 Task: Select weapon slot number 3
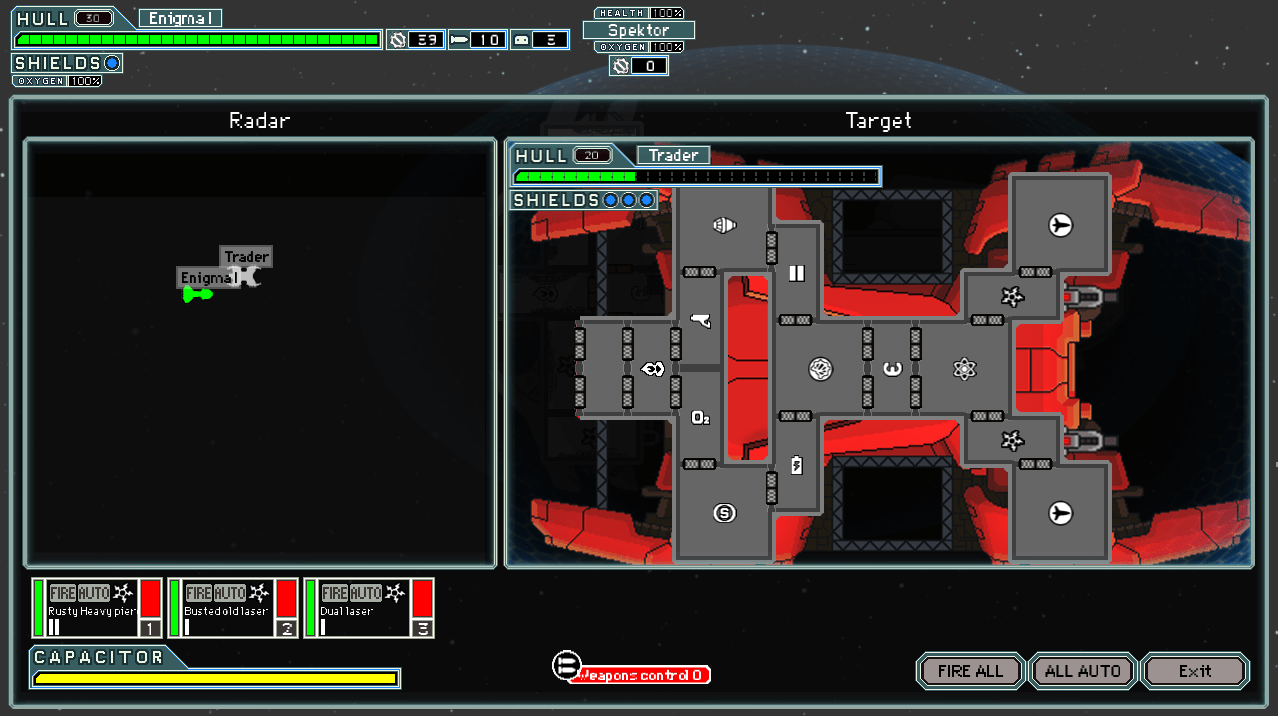[422, 629]
